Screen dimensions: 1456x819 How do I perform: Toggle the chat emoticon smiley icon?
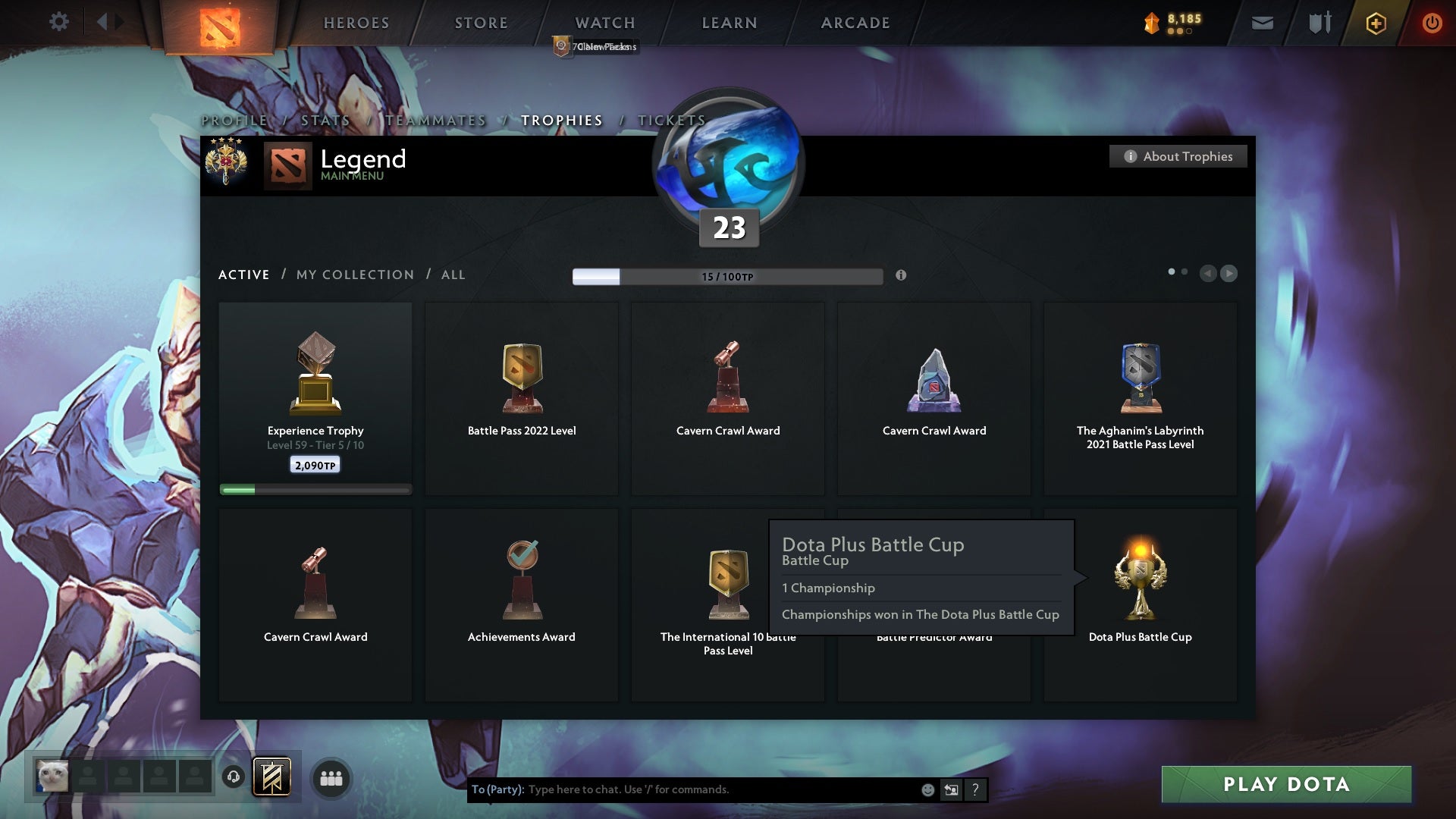click(x=927, y=789)
